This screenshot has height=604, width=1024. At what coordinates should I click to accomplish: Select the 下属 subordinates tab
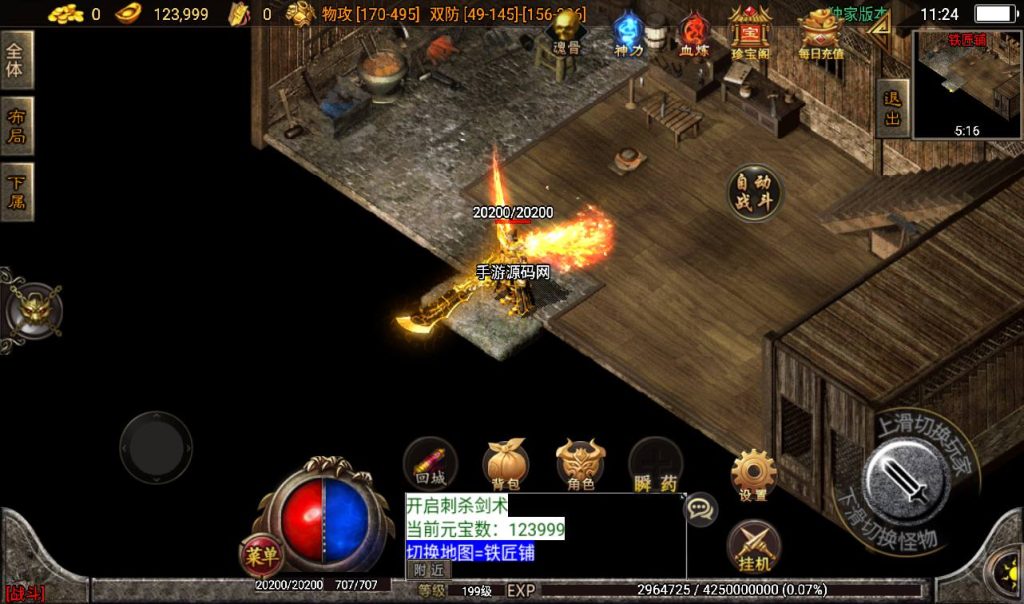pyautogui.click(x=16, y=192)
